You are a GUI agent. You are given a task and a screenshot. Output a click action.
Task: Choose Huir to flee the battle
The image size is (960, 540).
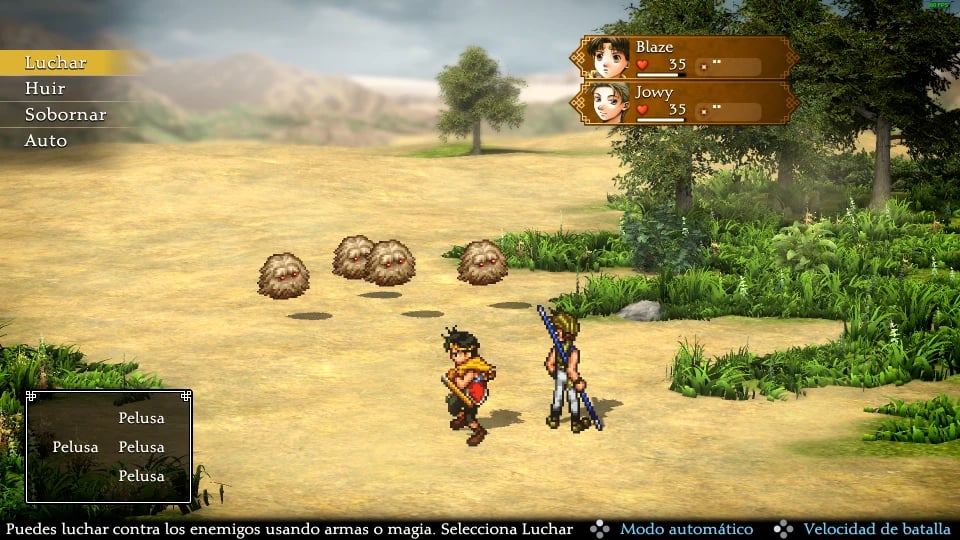(45, 89)
